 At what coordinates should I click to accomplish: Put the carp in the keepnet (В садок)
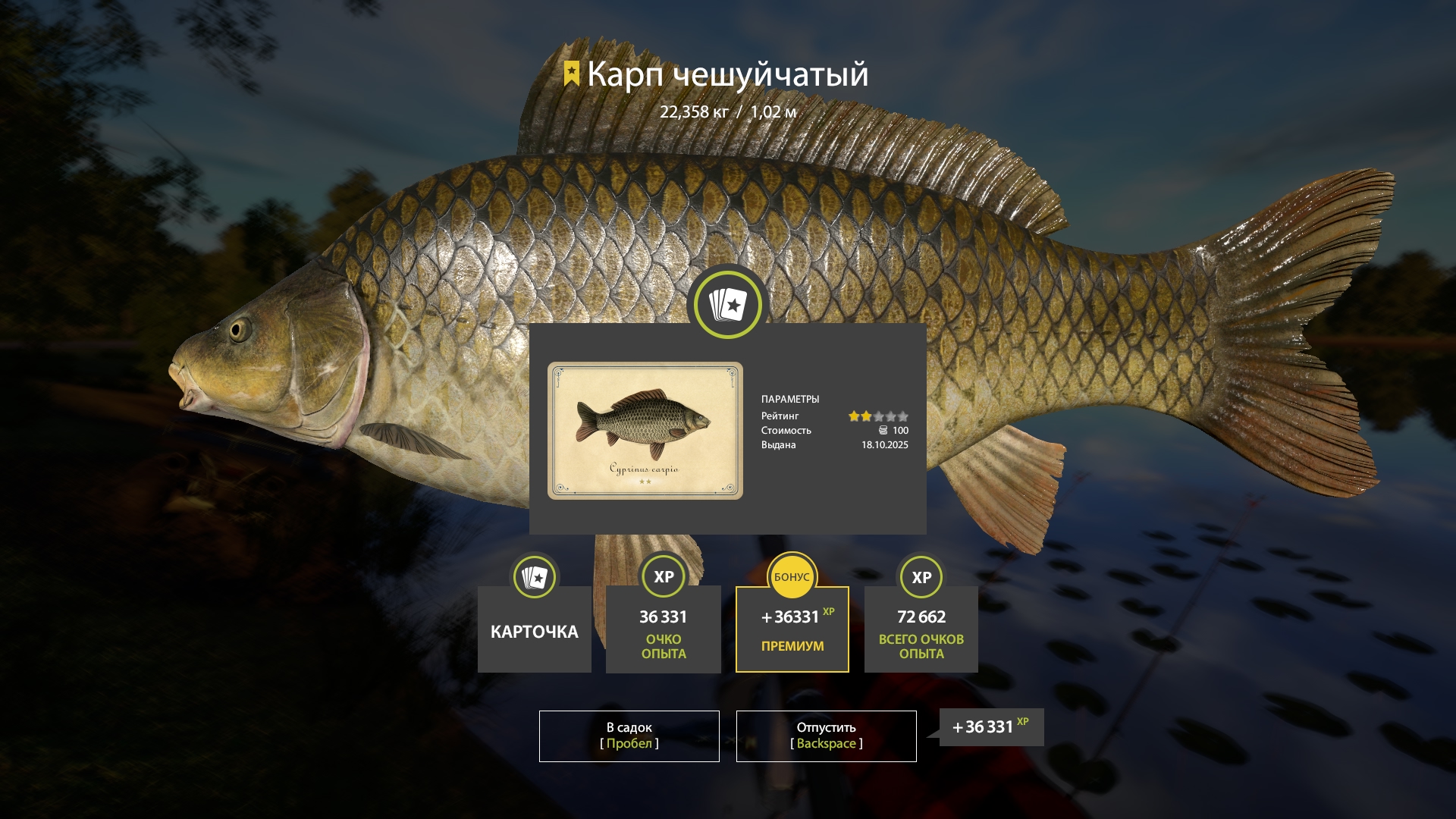tap(629, 736)
